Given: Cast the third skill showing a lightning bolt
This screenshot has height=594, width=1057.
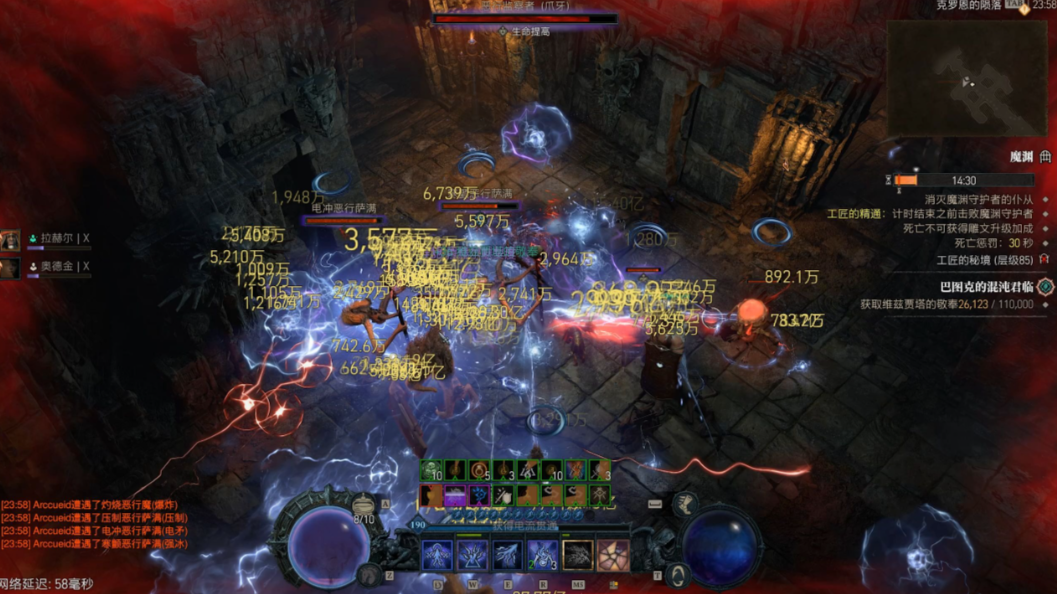Looking at the screenshot, I should tap(507, 555).
